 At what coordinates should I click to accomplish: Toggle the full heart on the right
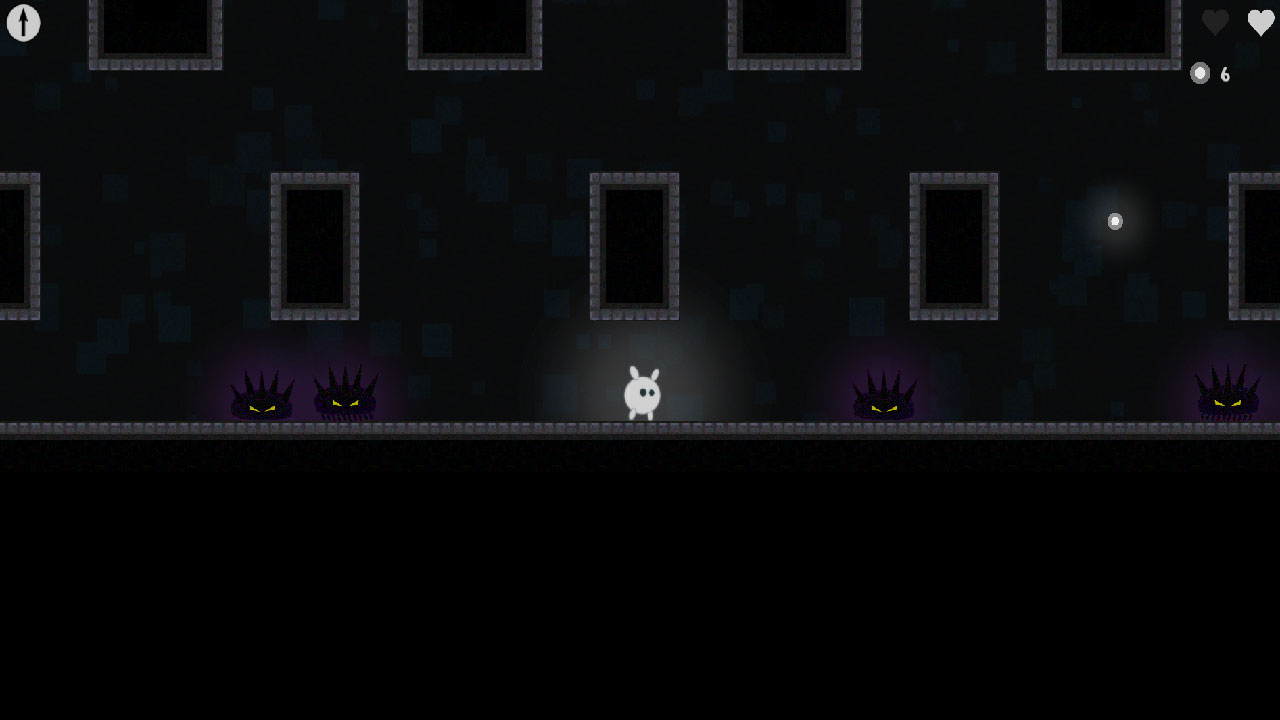click(1260, 23)
